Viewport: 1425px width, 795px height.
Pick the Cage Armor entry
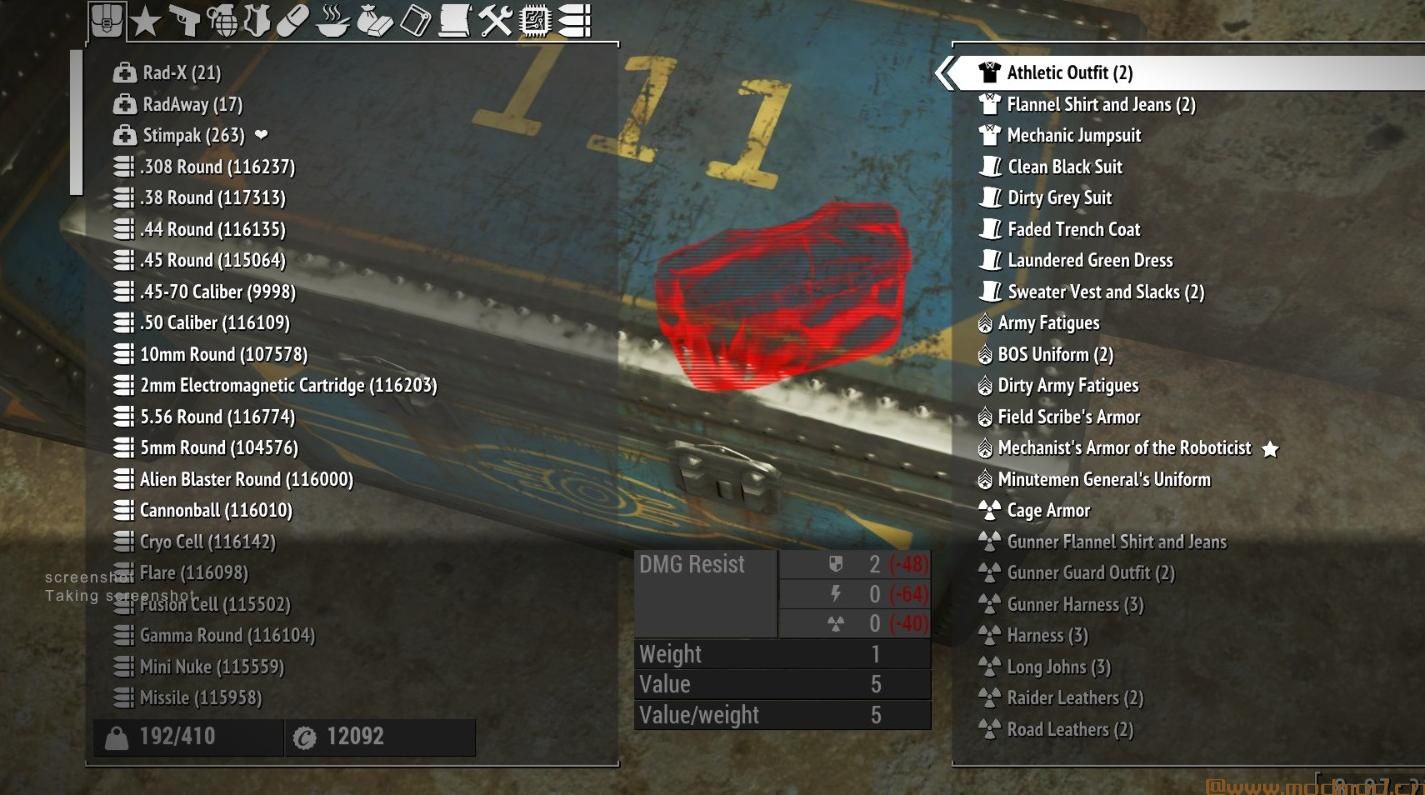[x=1048, y=510]
